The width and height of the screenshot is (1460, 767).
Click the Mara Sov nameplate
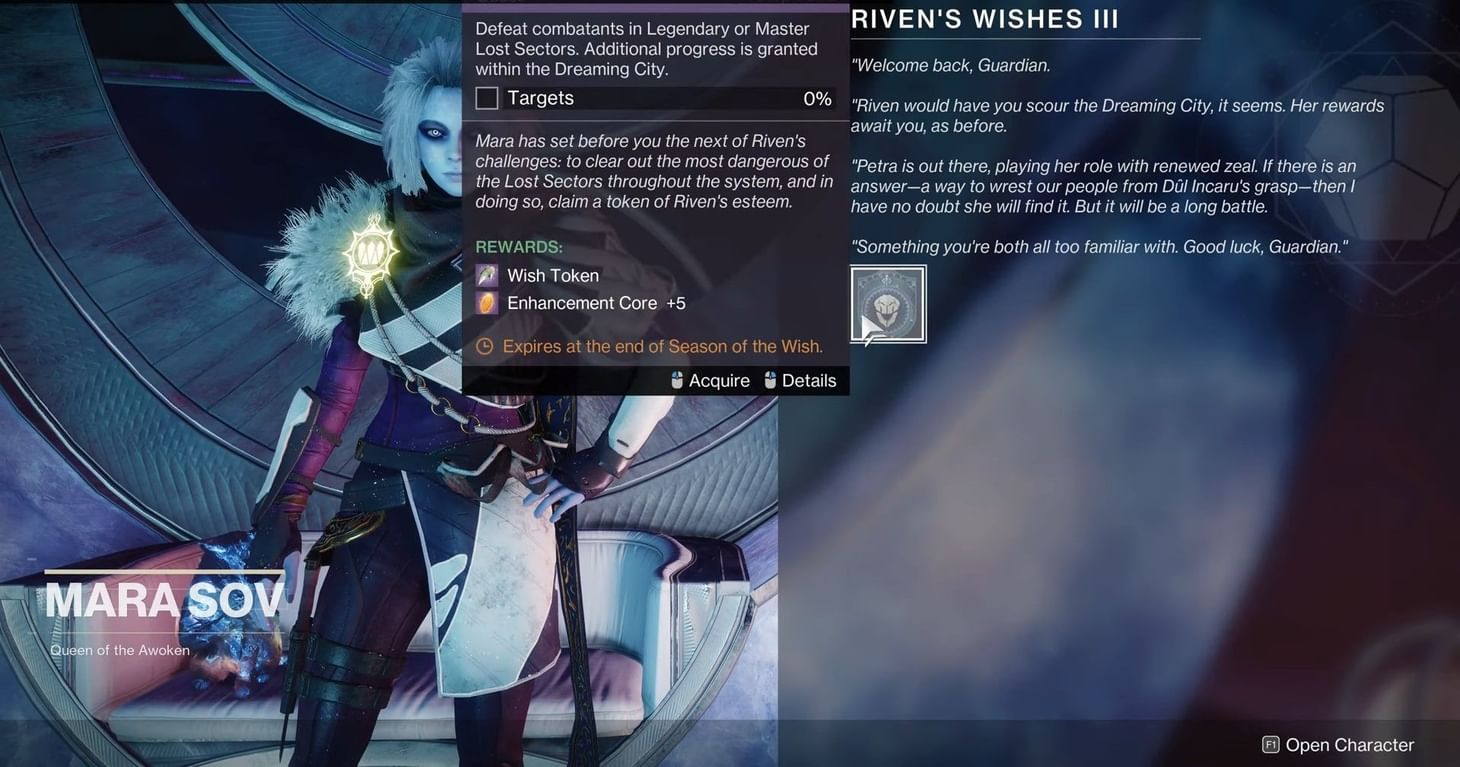pos(165,598)
